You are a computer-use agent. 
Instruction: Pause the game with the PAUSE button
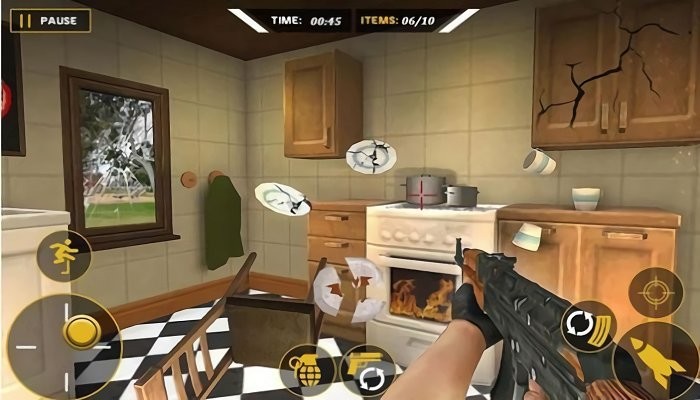click(51, 20)
